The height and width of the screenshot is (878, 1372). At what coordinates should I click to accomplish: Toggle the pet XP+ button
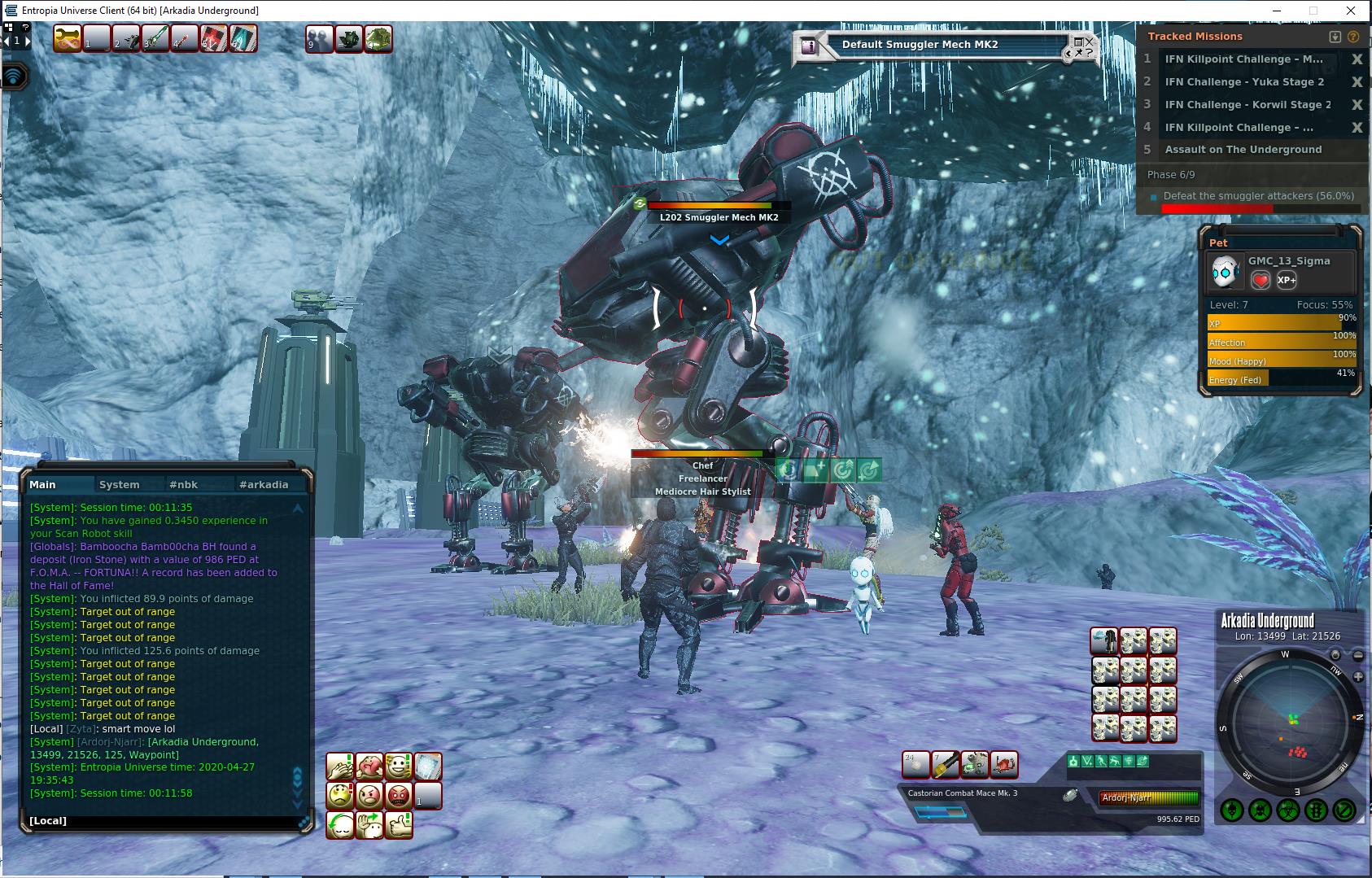coord(1287,280)
